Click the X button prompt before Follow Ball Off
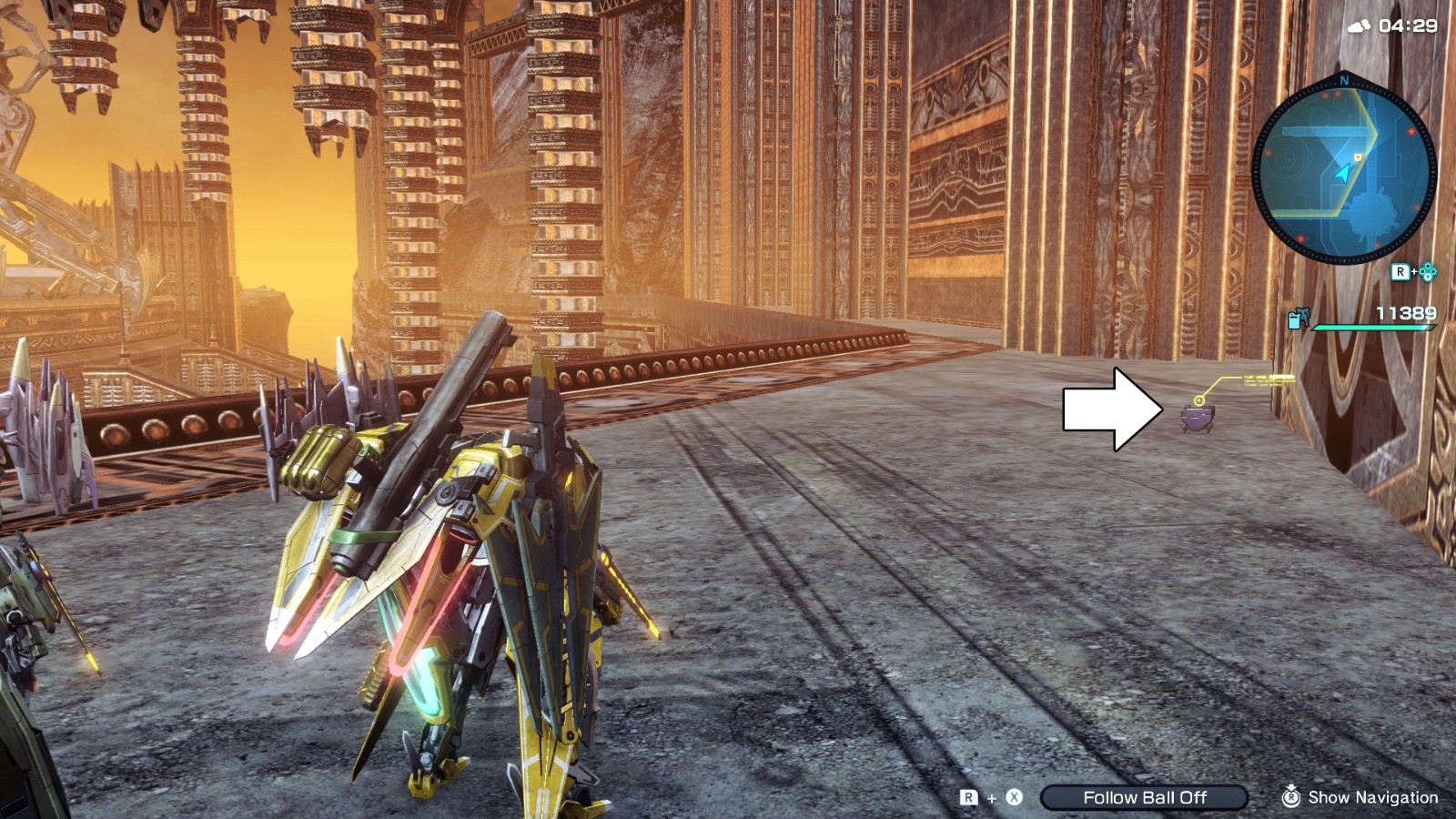 pos(1013,796)
